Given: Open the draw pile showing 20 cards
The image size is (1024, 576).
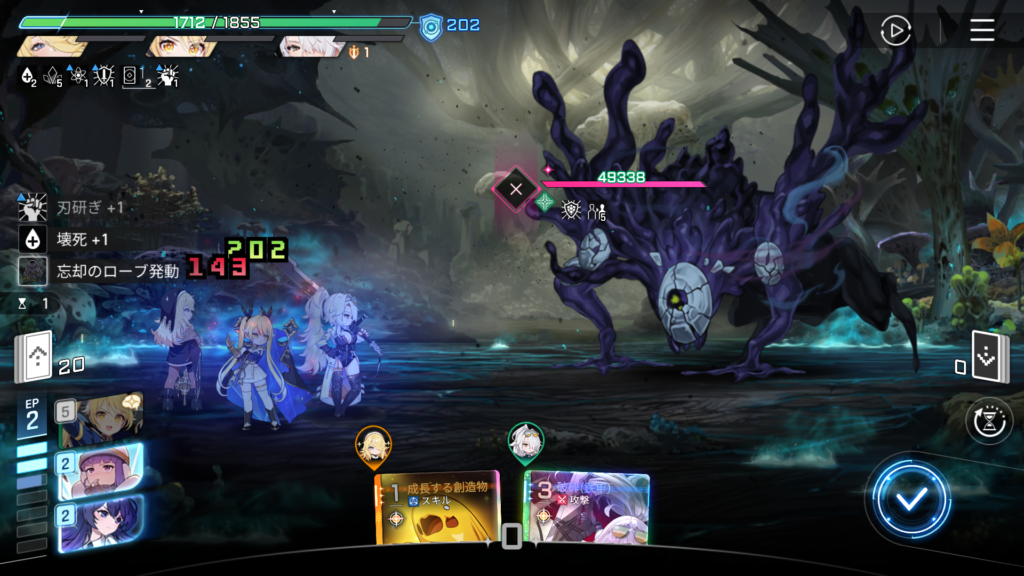Looking at the screenshot, I should coord(32,358).
